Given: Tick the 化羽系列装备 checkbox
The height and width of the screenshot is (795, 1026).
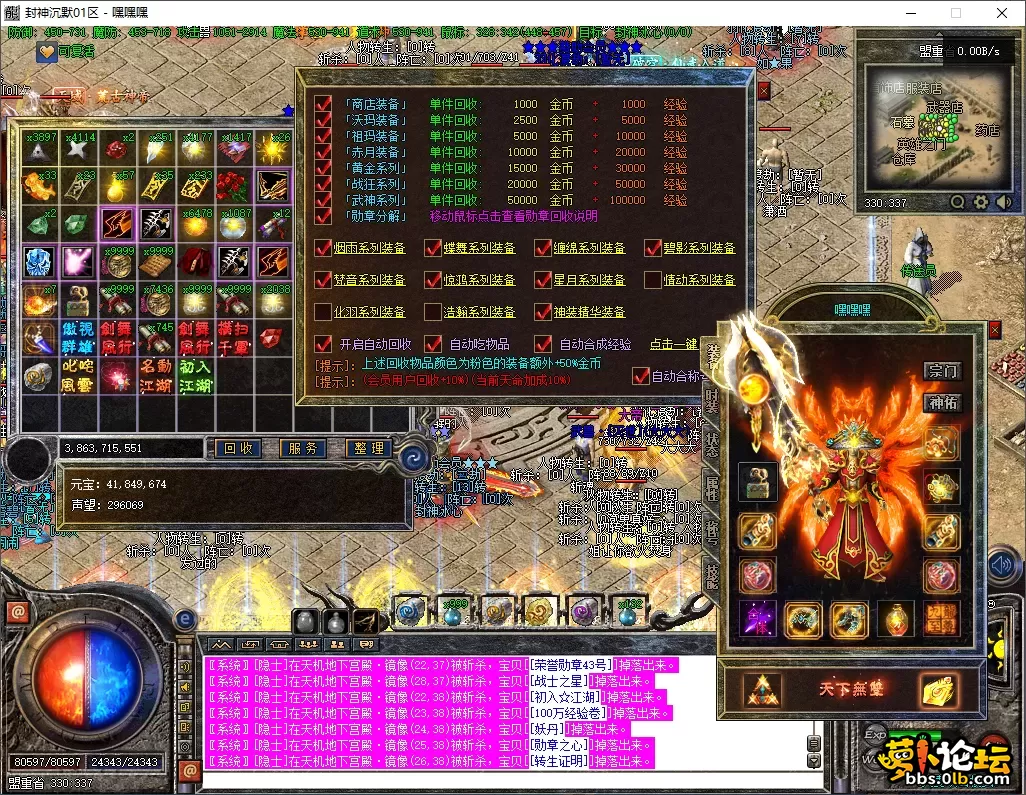Looking at the screenshot, I should [323, 312].
